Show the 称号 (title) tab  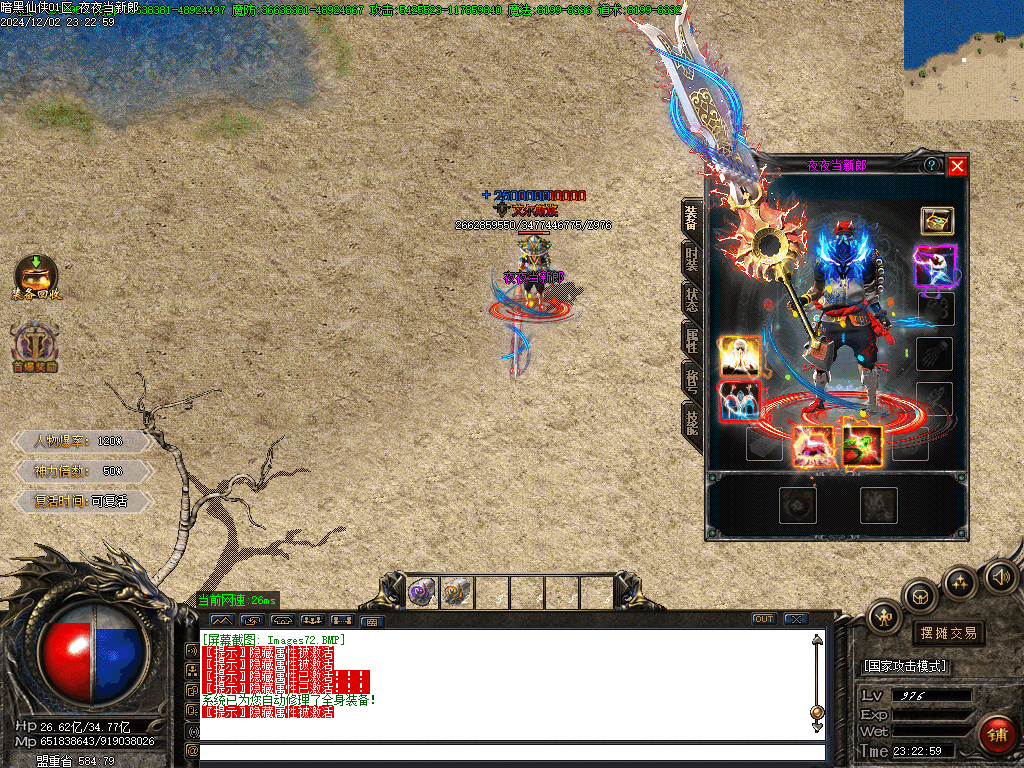point(692,379)
